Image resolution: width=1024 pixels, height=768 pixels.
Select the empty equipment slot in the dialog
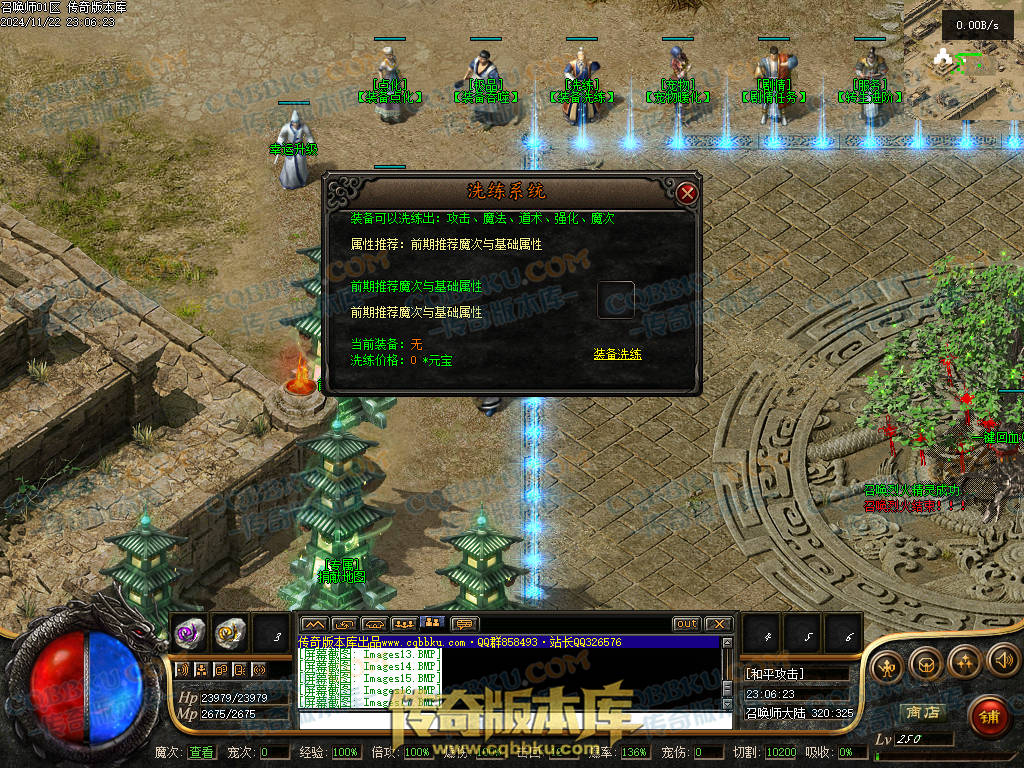tap(615, 300)
